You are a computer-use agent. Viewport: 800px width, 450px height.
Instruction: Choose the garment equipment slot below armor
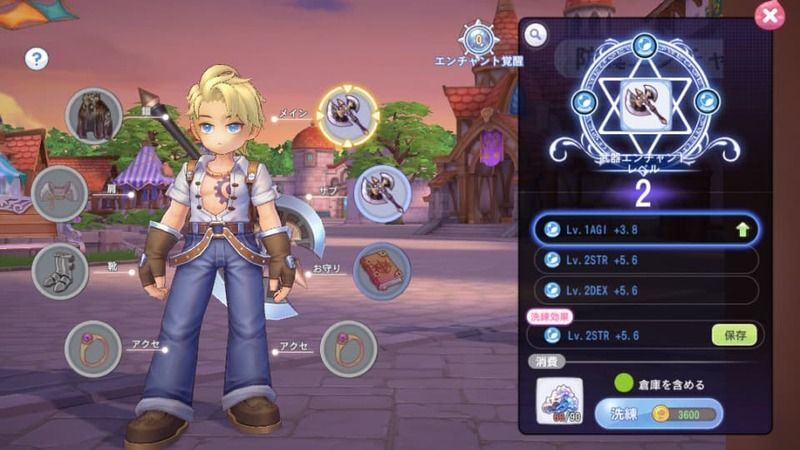pos(61,193)
